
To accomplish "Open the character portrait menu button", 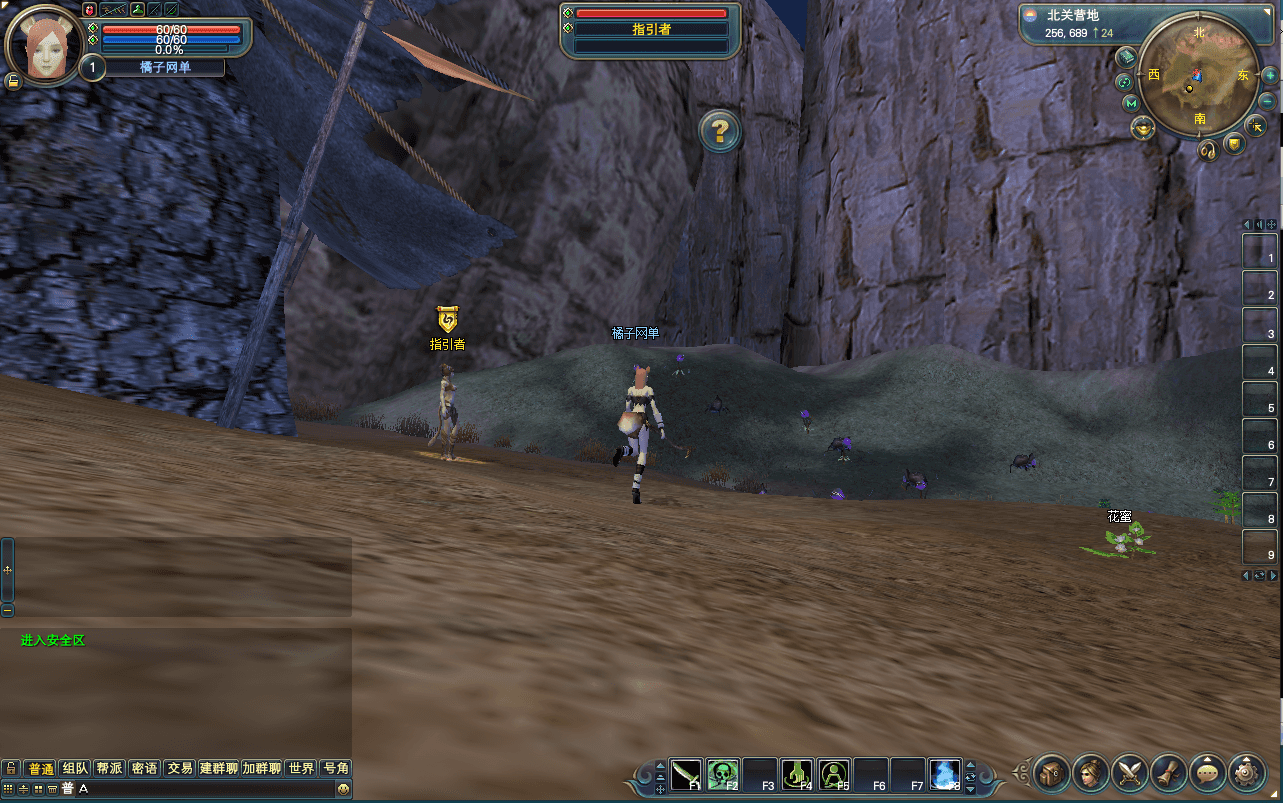I will (x=1091, y=772).
